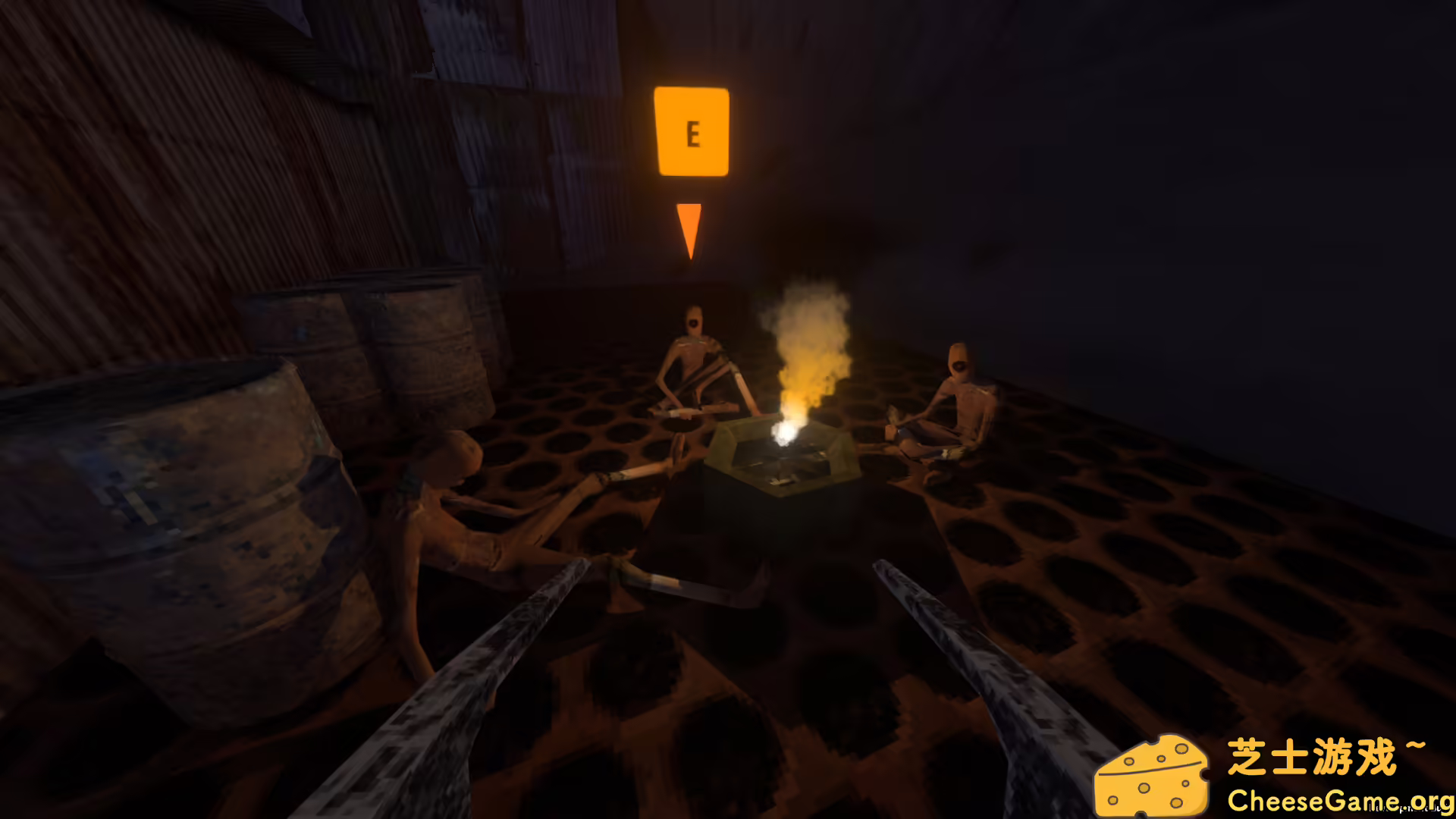Switch to the dark corridor area

coord(1251,227)
